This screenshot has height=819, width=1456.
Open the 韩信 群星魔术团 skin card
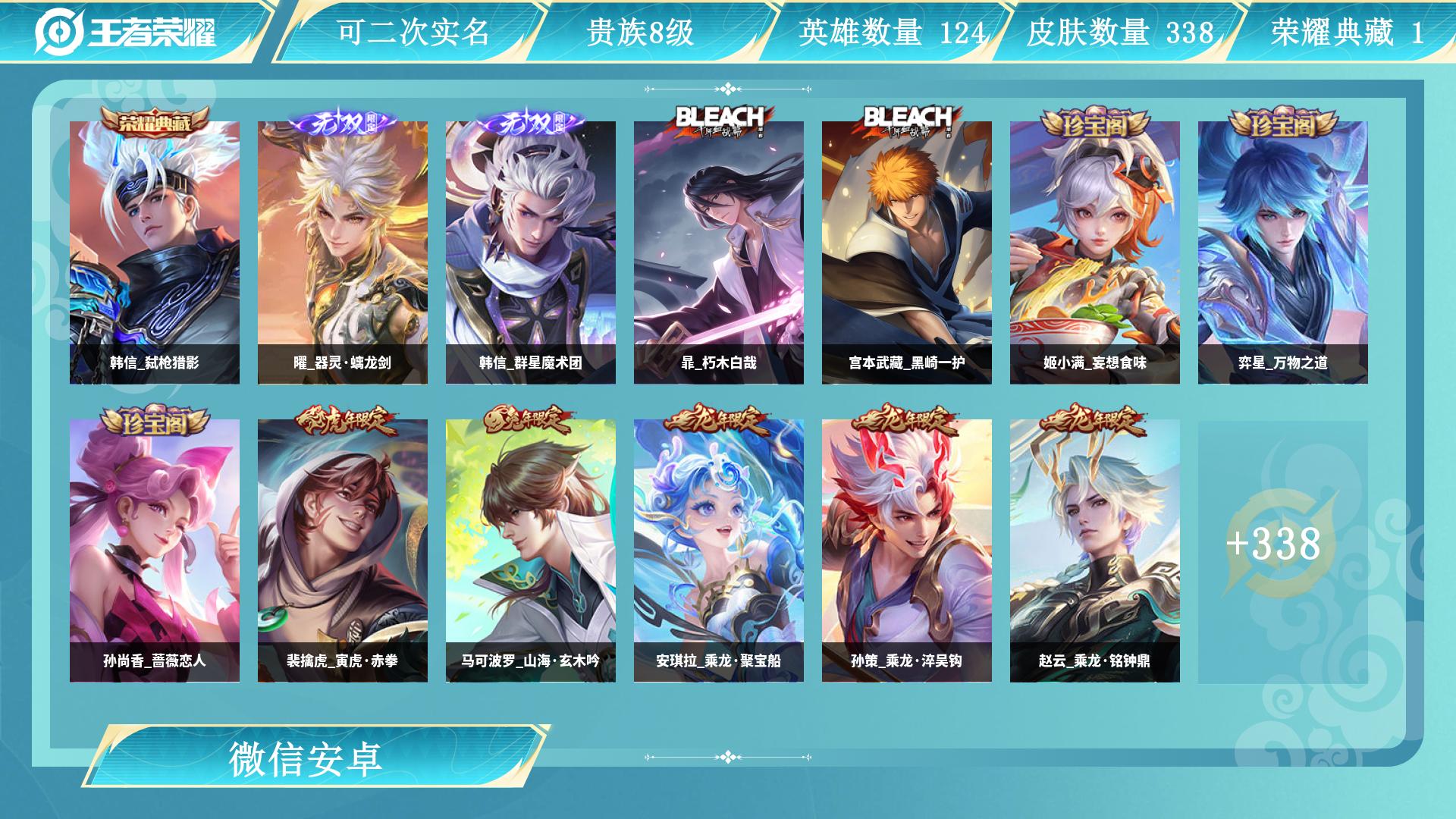coord(531,253)
